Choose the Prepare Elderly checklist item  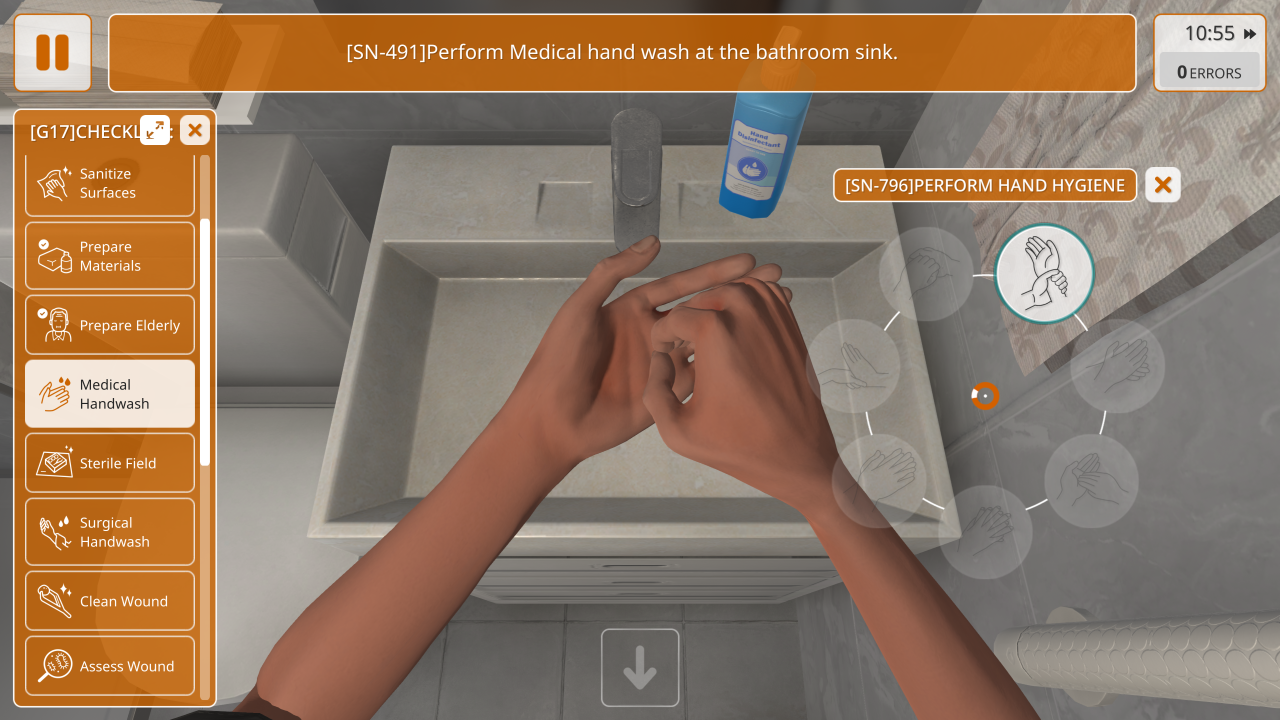point(110,325)
